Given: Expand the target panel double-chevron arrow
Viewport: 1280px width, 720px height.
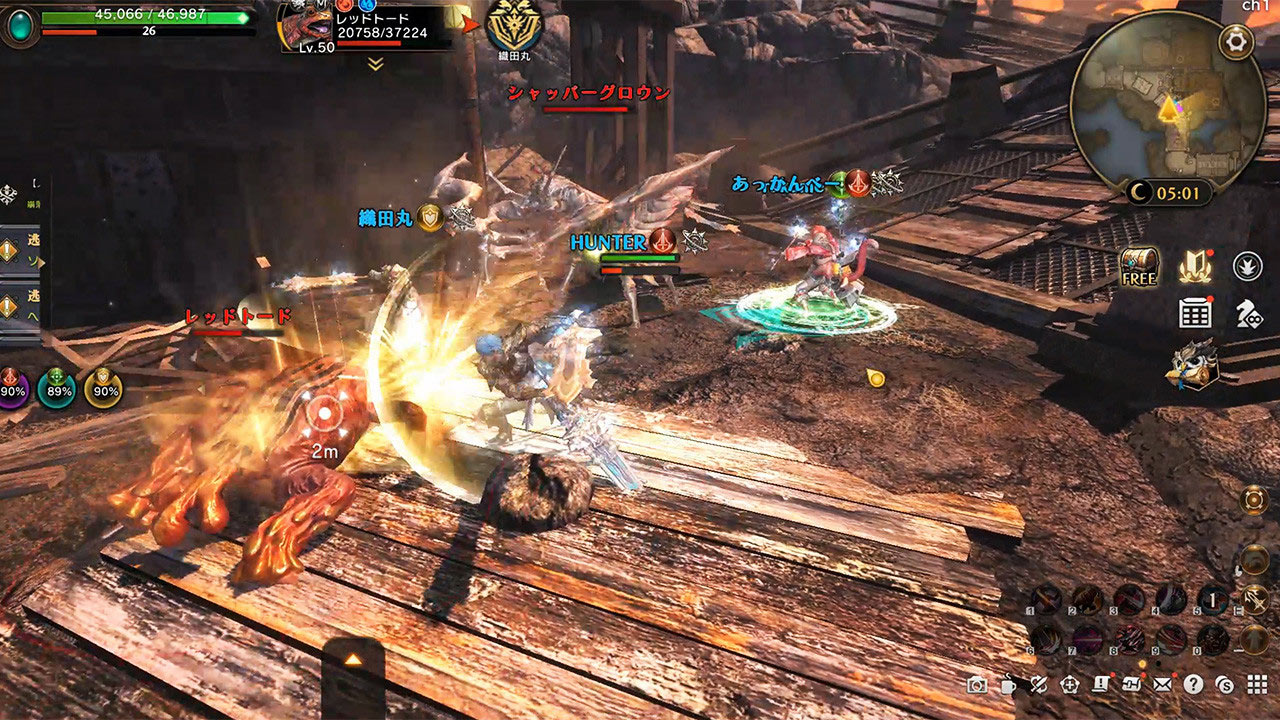Looking at the screenshot, I should pyautogui.click(x=375, y=64).
